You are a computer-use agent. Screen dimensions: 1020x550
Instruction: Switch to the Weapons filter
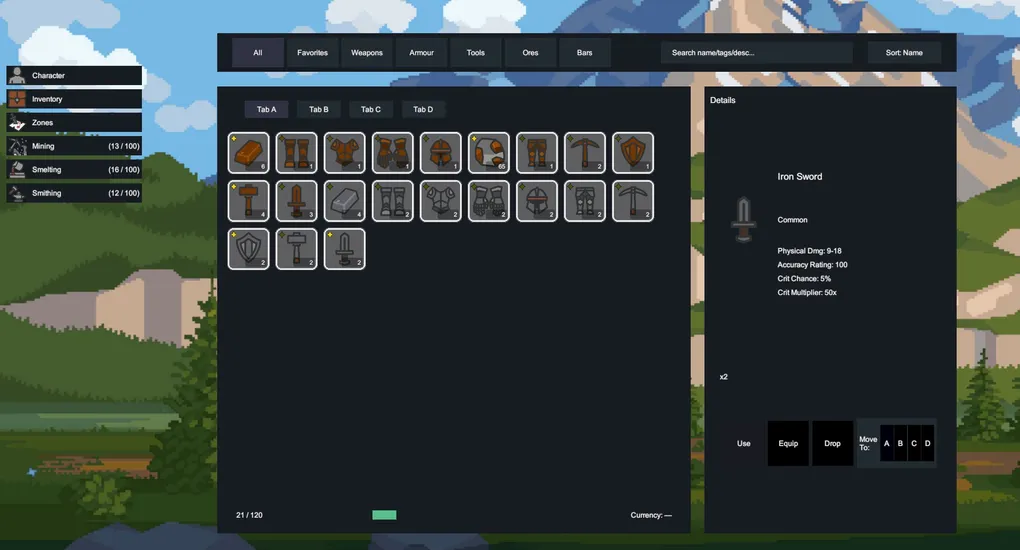pyautogui.click(x=367, y=53)
